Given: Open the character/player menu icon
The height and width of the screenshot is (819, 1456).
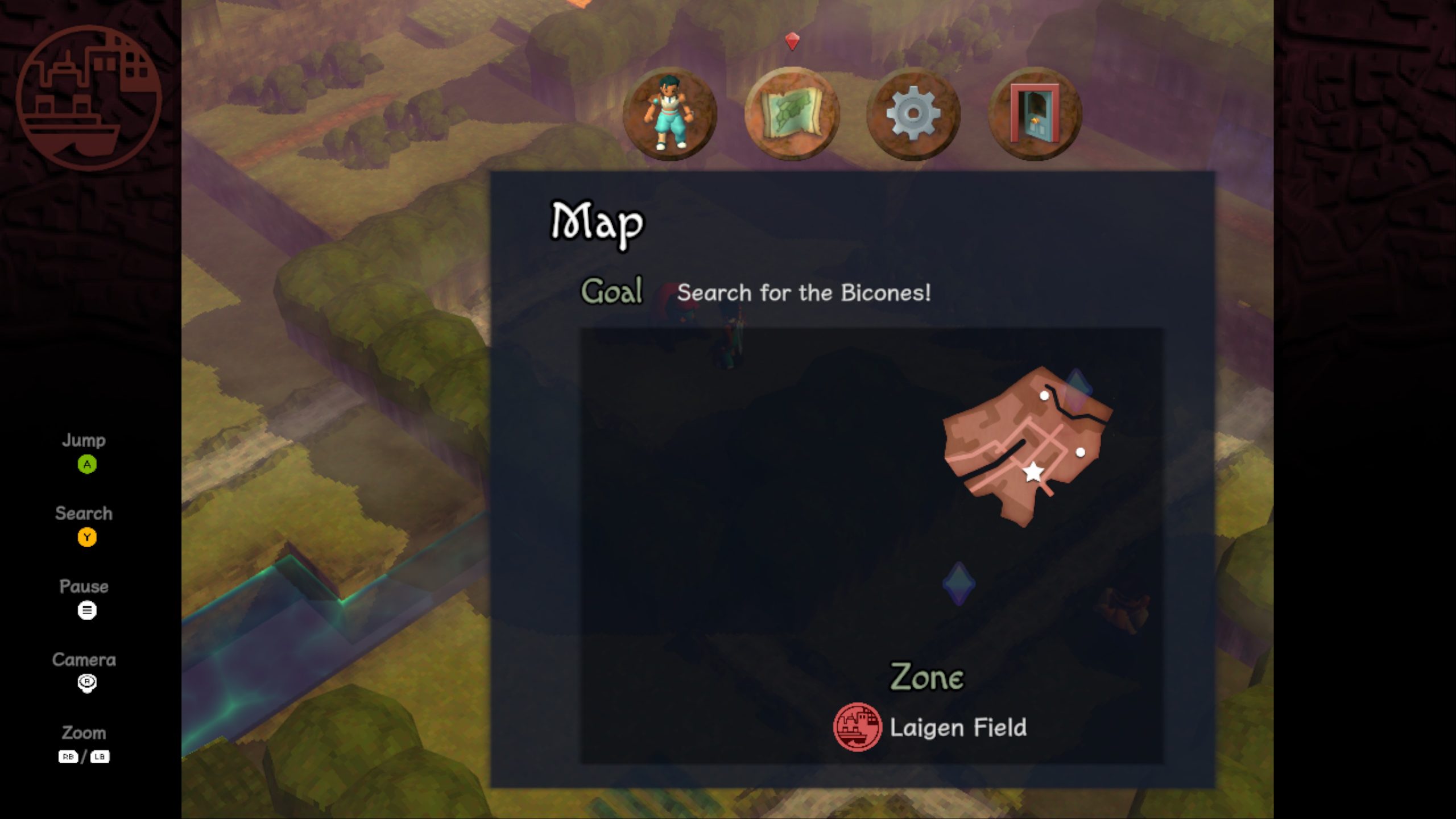Looking at the screenshot, I should [672, 114].
